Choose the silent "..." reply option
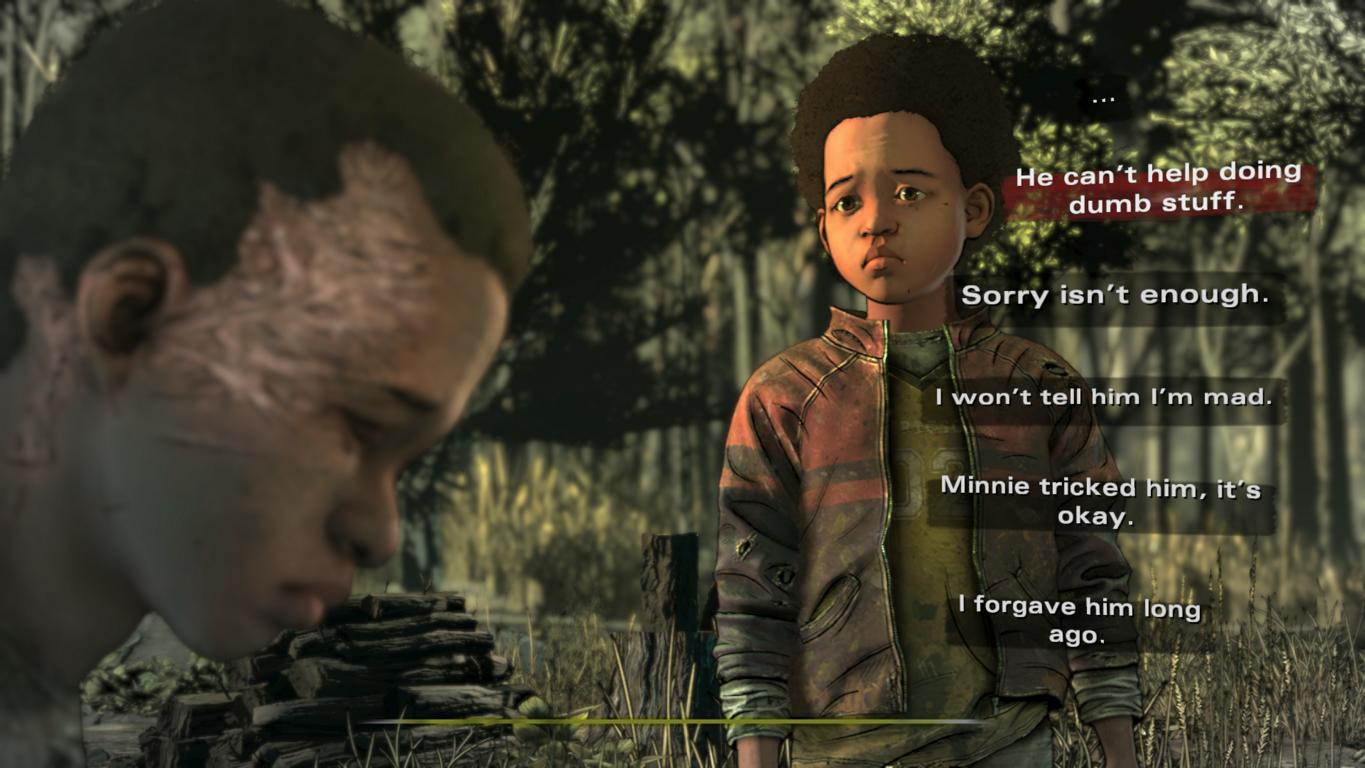Viewport: 1365px width, 768px height. (1103, 99)
